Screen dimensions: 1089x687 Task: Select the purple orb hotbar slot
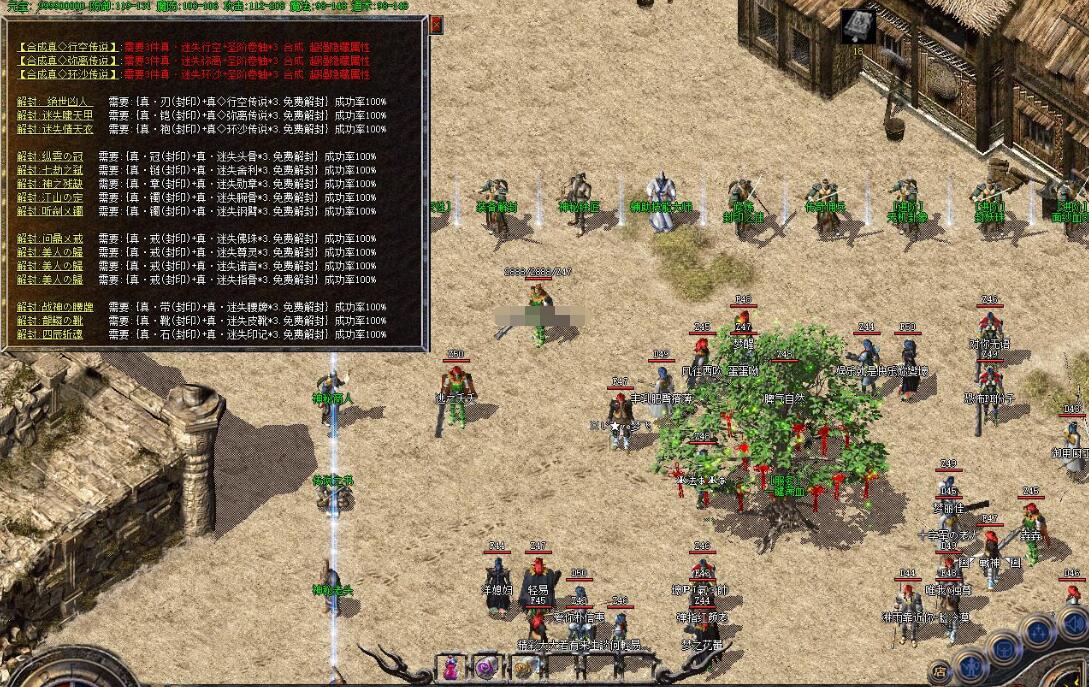tap(487, 667)
